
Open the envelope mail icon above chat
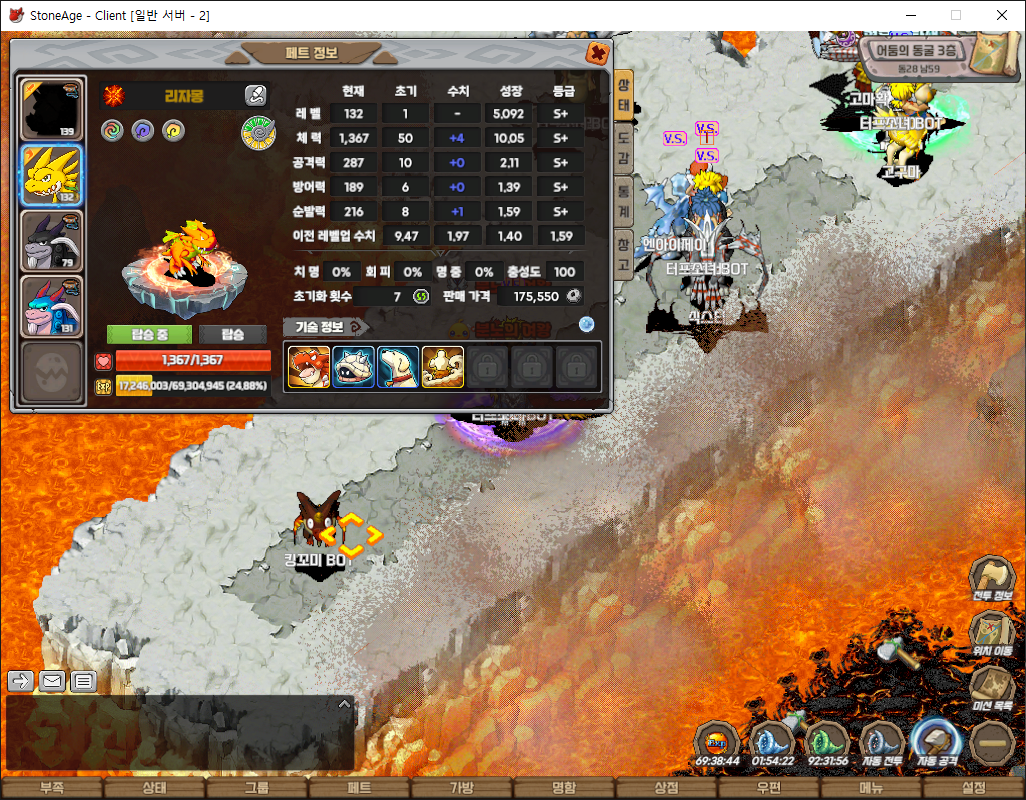52,681
